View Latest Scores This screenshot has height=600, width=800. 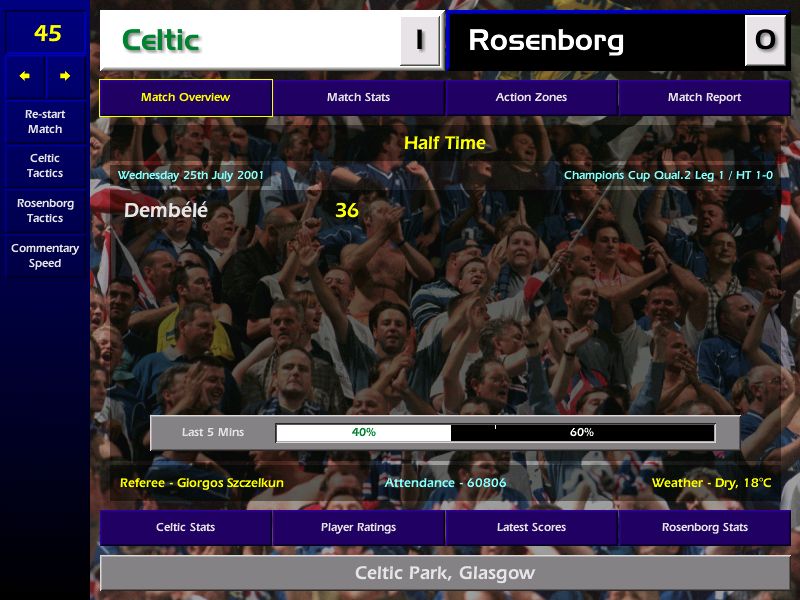(531, 527)
